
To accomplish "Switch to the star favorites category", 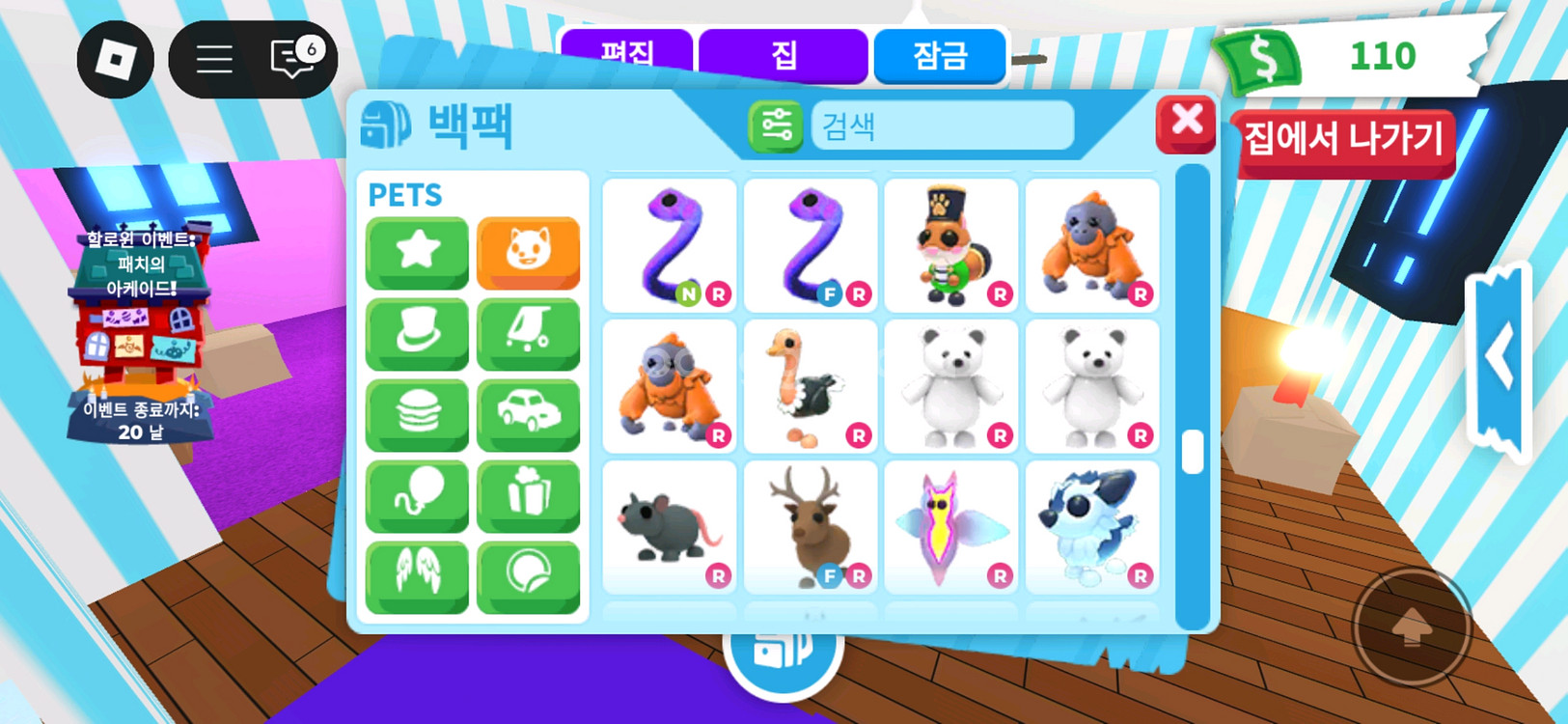I will (x=417, y=251).
